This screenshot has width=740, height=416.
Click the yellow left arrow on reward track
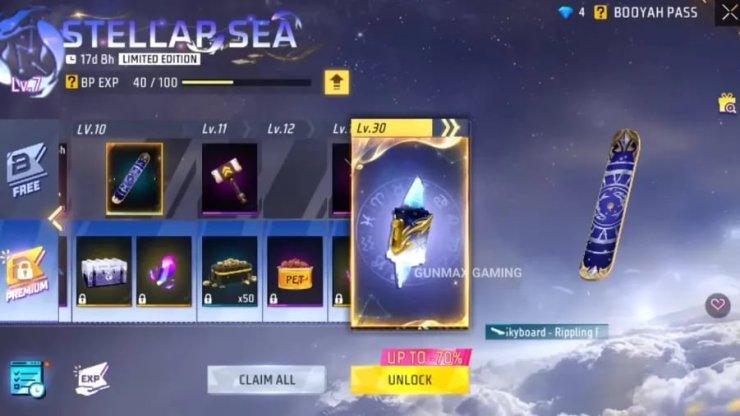click(58, 220)
